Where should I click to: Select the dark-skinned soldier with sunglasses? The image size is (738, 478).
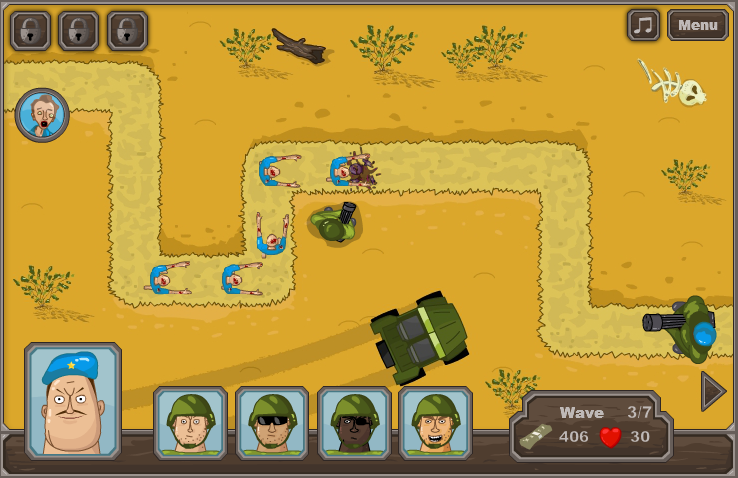tap(354, 422)
